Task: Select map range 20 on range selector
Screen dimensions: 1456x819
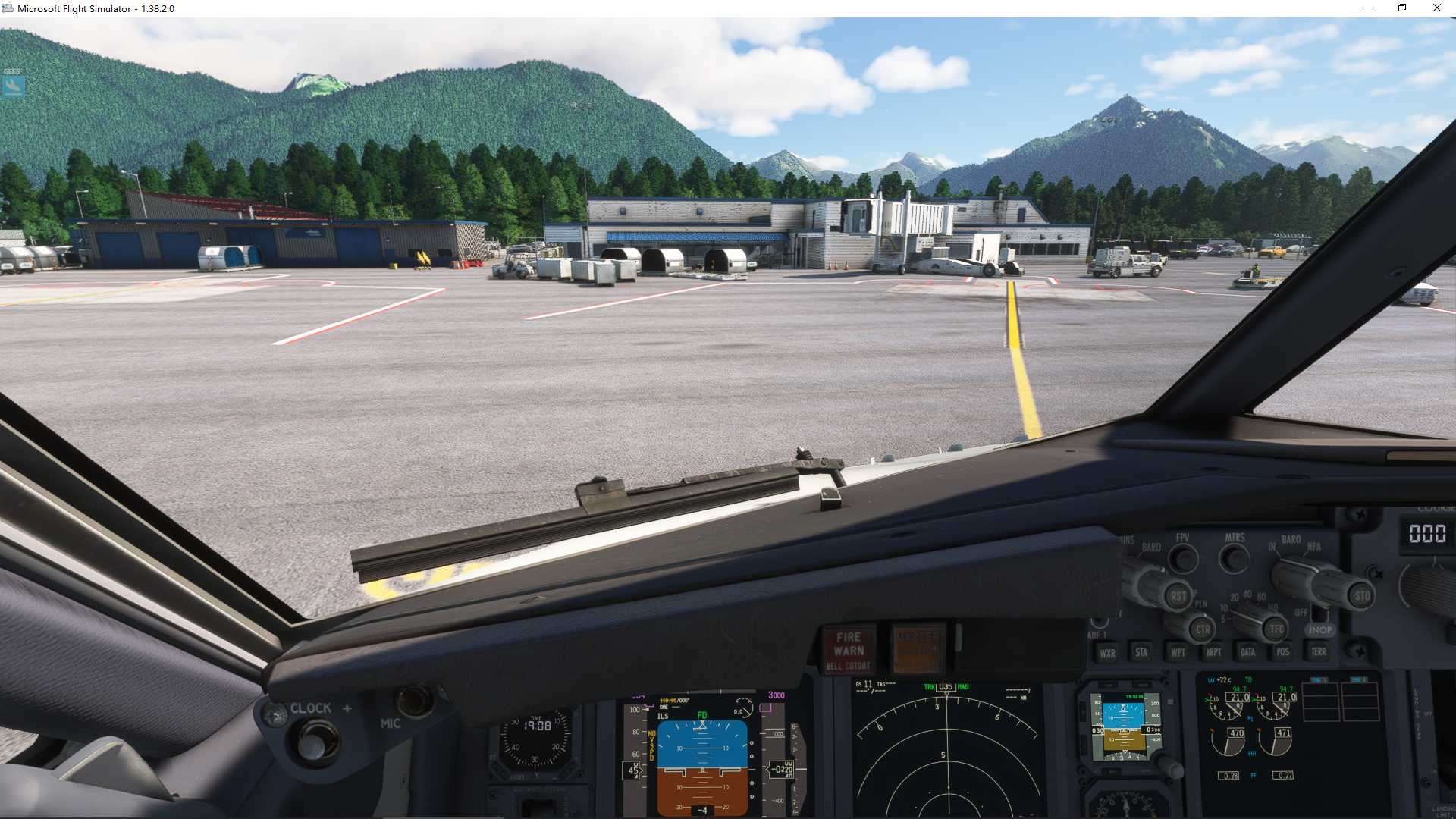Action: pos(1233,597)
